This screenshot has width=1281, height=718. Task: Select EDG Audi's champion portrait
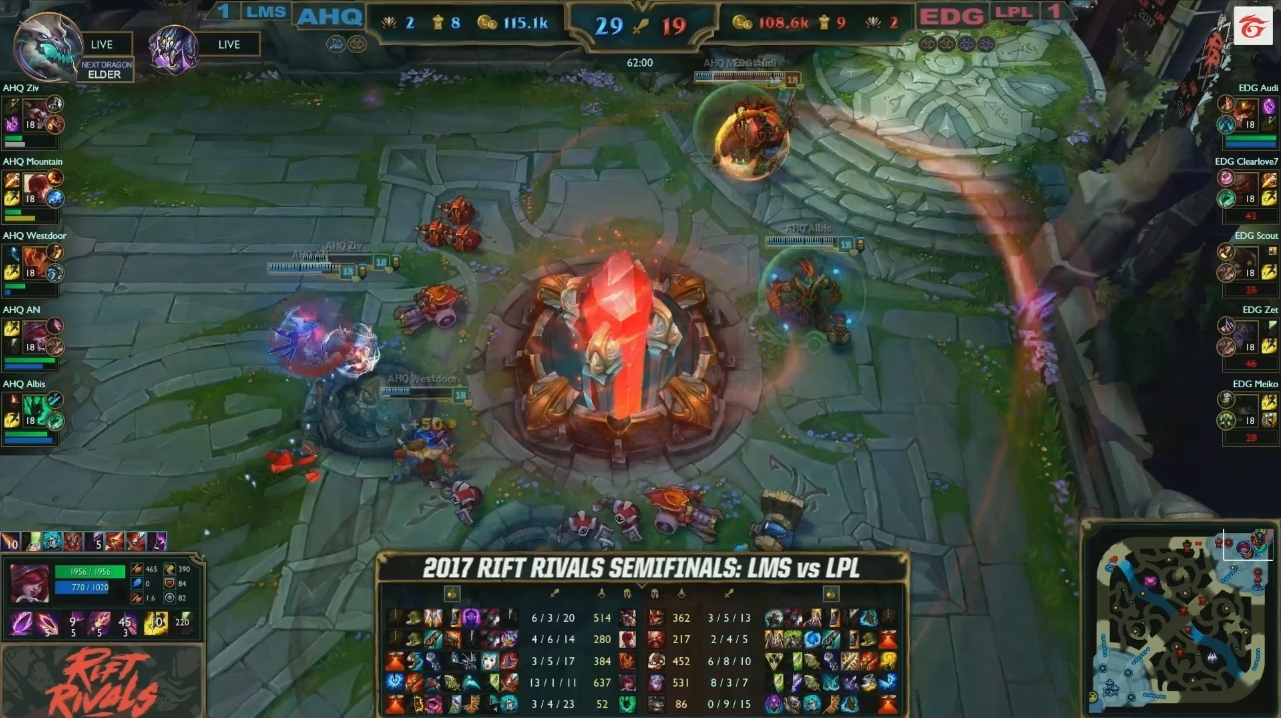pyautogui.click(x=1245, y=111)
